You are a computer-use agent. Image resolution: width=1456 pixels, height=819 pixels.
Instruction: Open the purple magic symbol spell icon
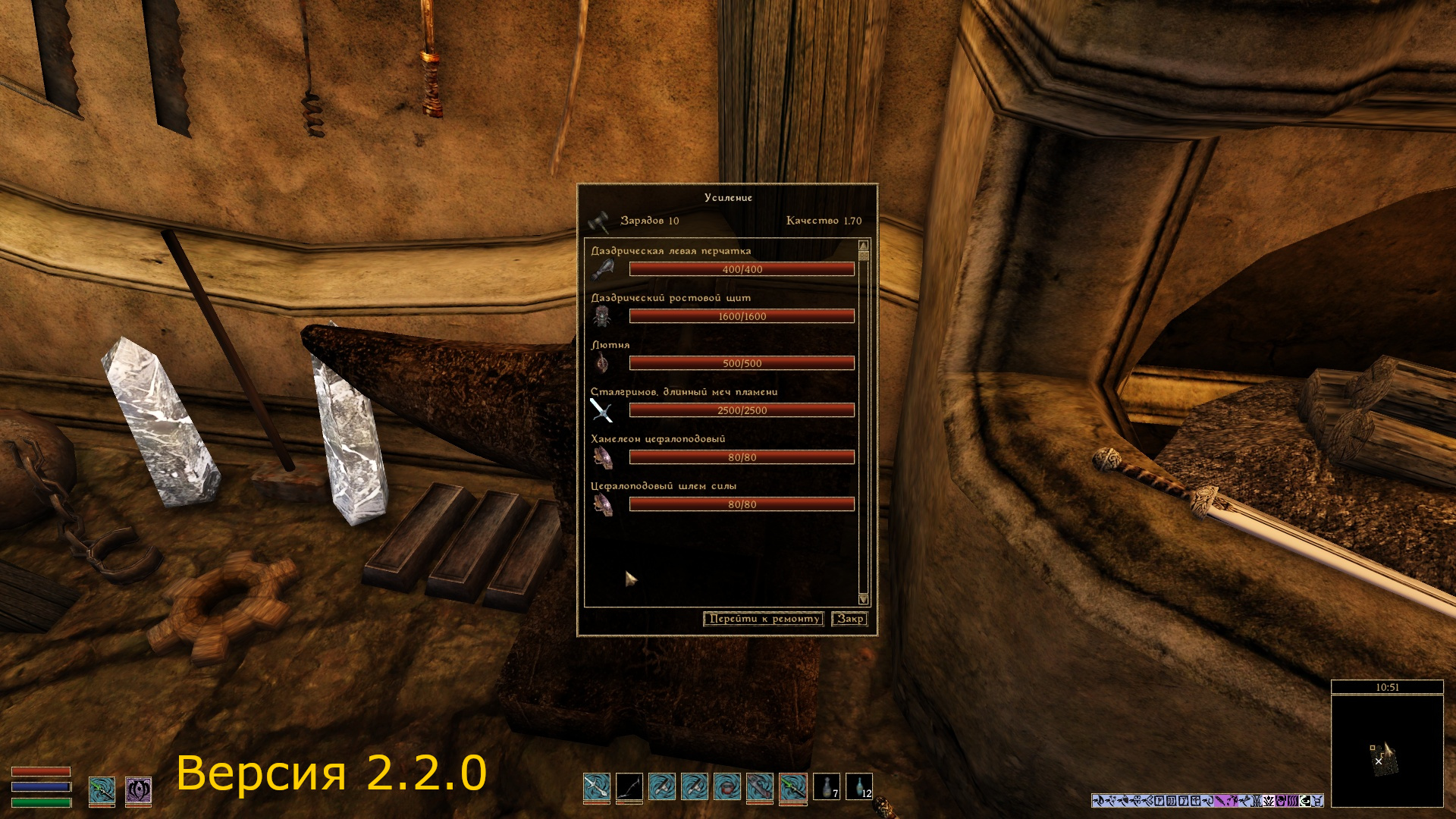pyautogui.click(x=138, y=790)
